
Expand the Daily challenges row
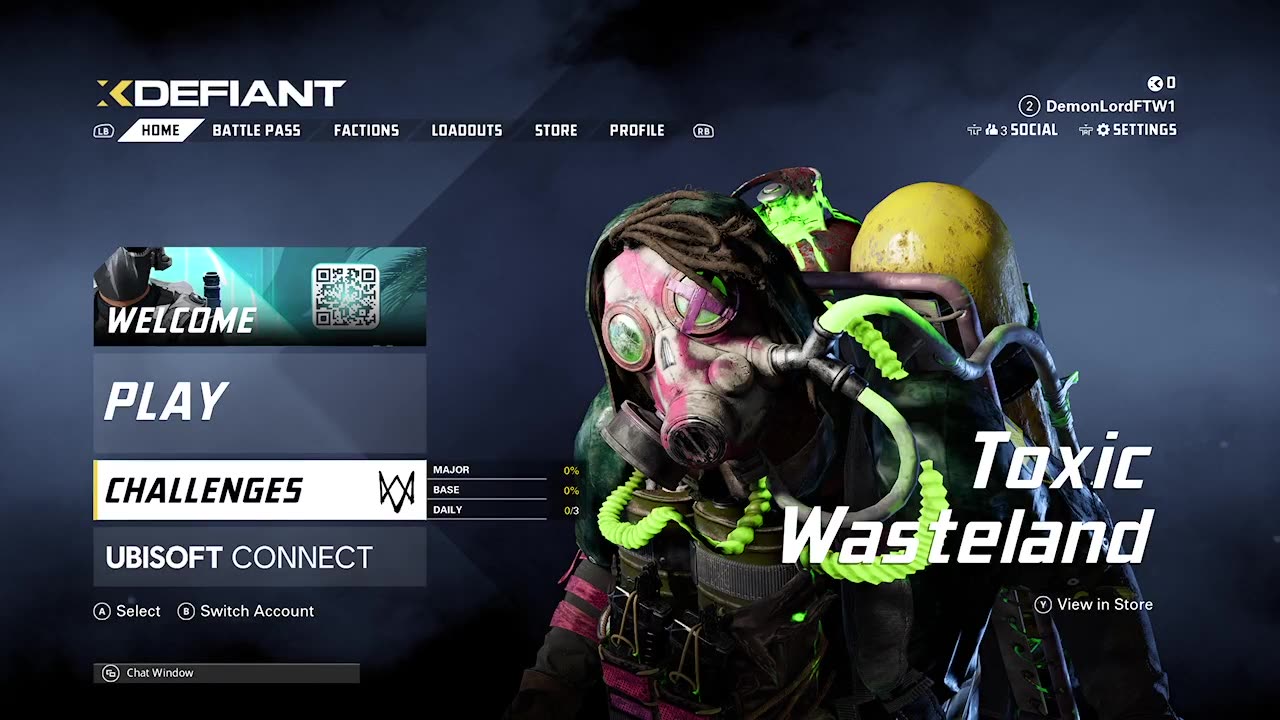coord(500,509)
